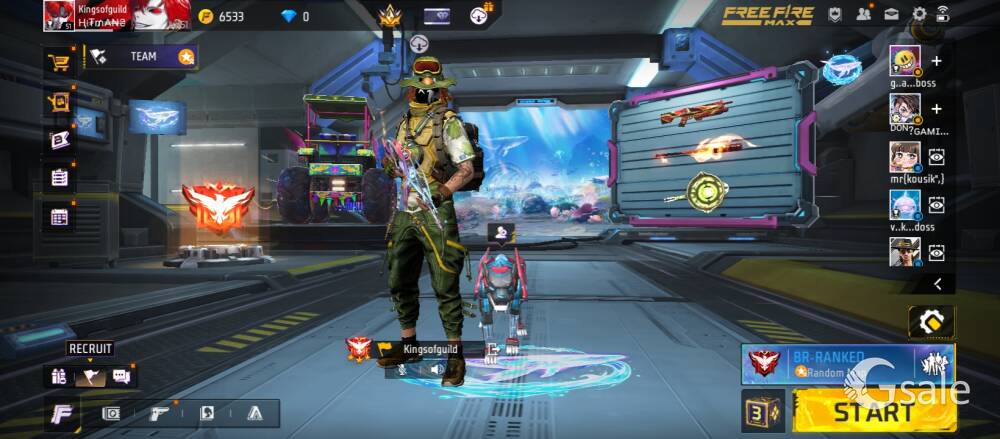Open the pistol weapons tab
Viewport: 1000px width, 439px height.
(159, 412)
